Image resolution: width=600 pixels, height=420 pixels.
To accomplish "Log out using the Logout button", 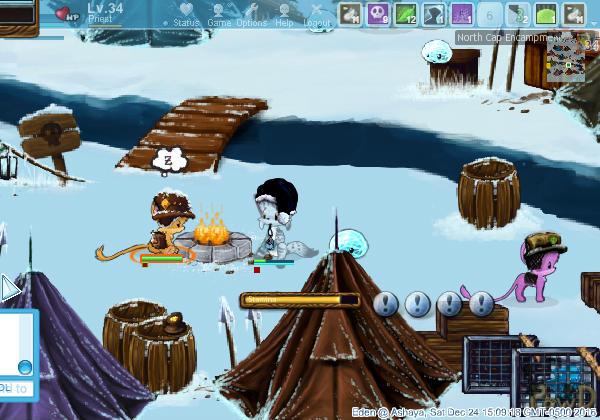I will click(x=317, y=14).
